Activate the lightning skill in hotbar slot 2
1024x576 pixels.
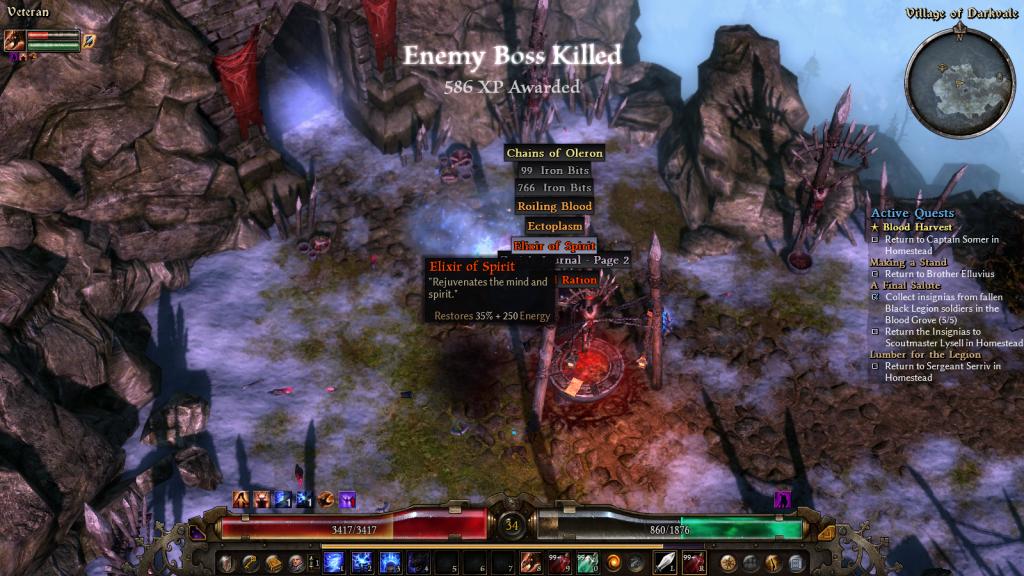point(361,561)
